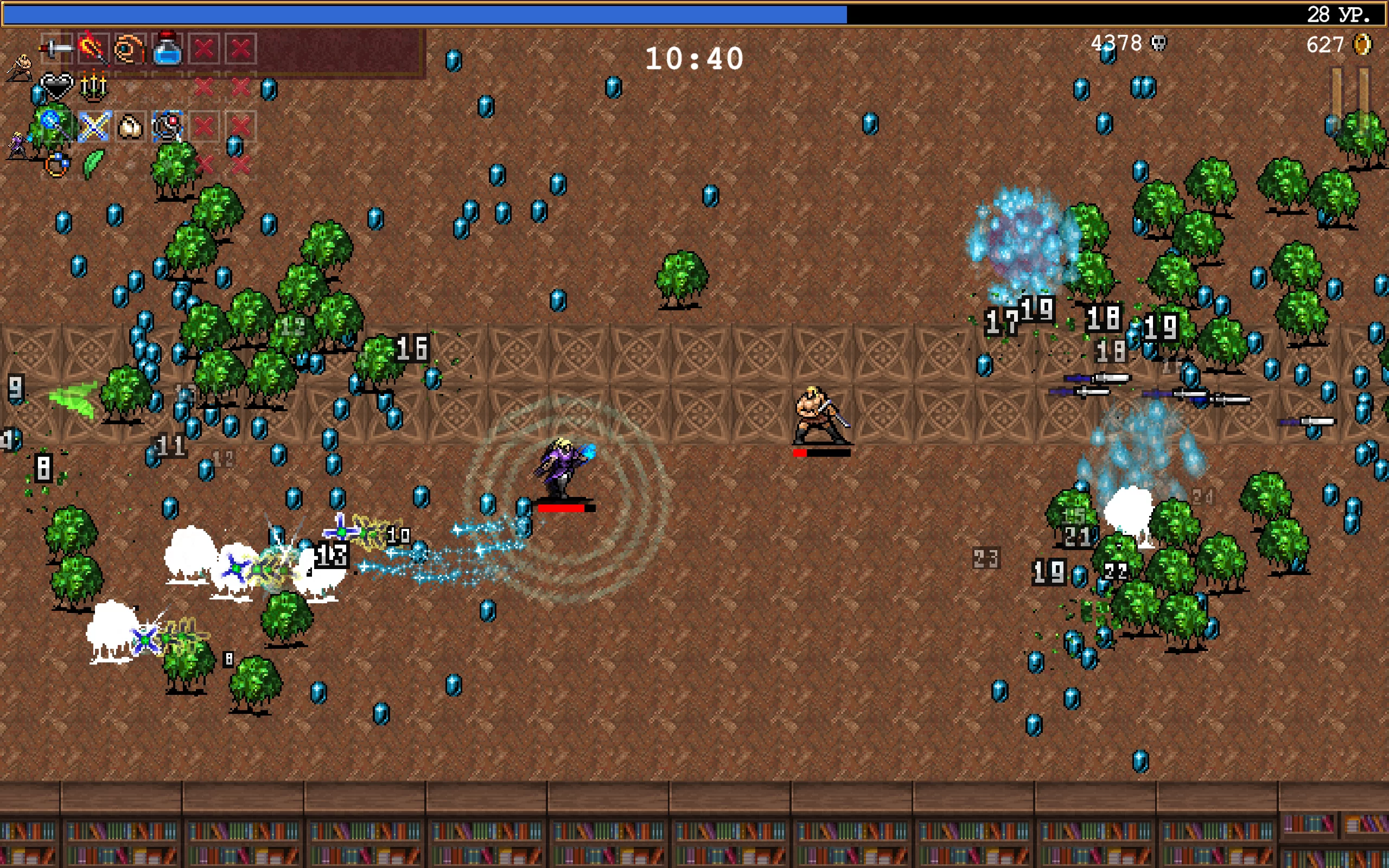Select the blue orb staff weapon icon
The width and height of the screenshot is (1389, 868).
[55, 125]
